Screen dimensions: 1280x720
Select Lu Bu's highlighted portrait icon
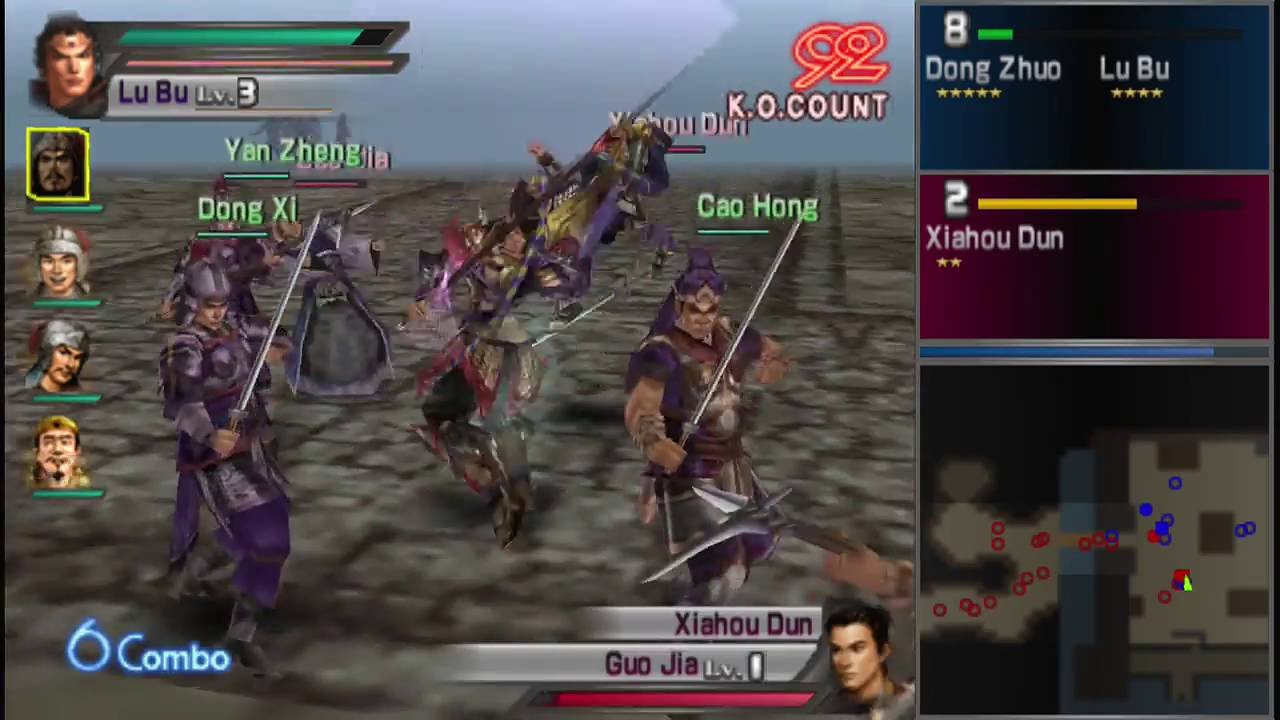57,163
